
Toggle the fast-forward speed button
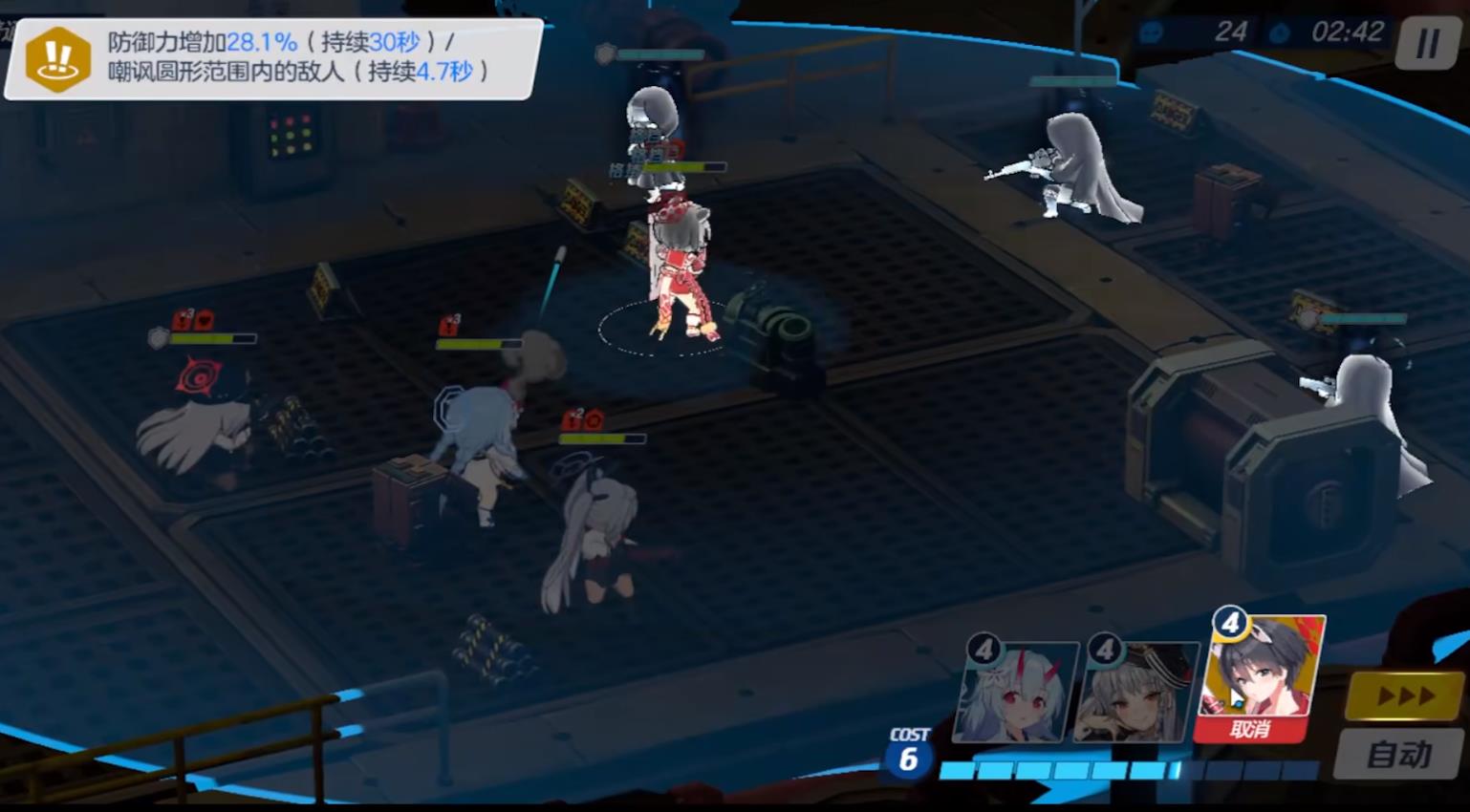click(x=1403, y=696)
